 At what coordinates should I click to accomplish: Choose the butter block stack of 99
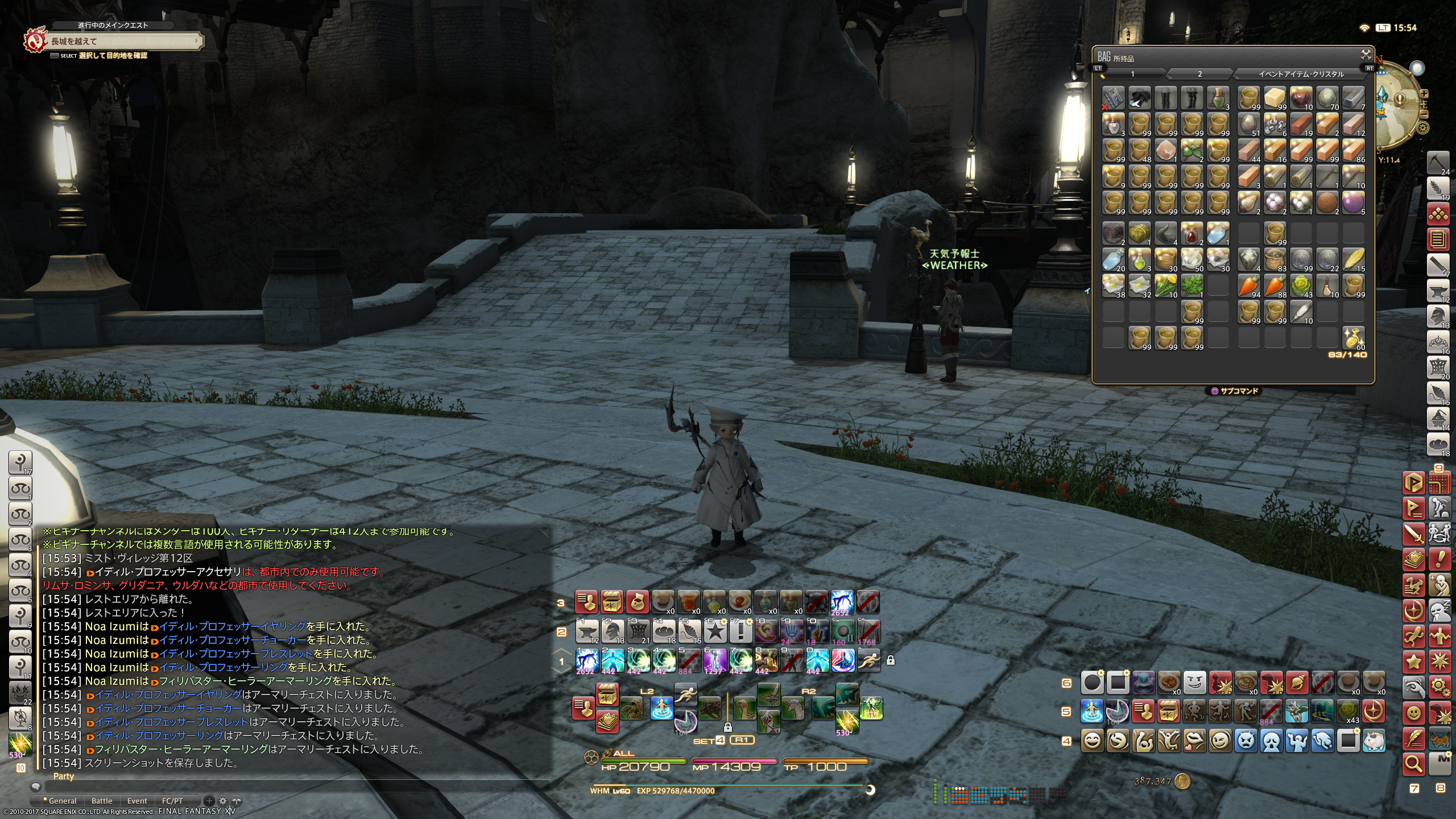coord(1275,98)
